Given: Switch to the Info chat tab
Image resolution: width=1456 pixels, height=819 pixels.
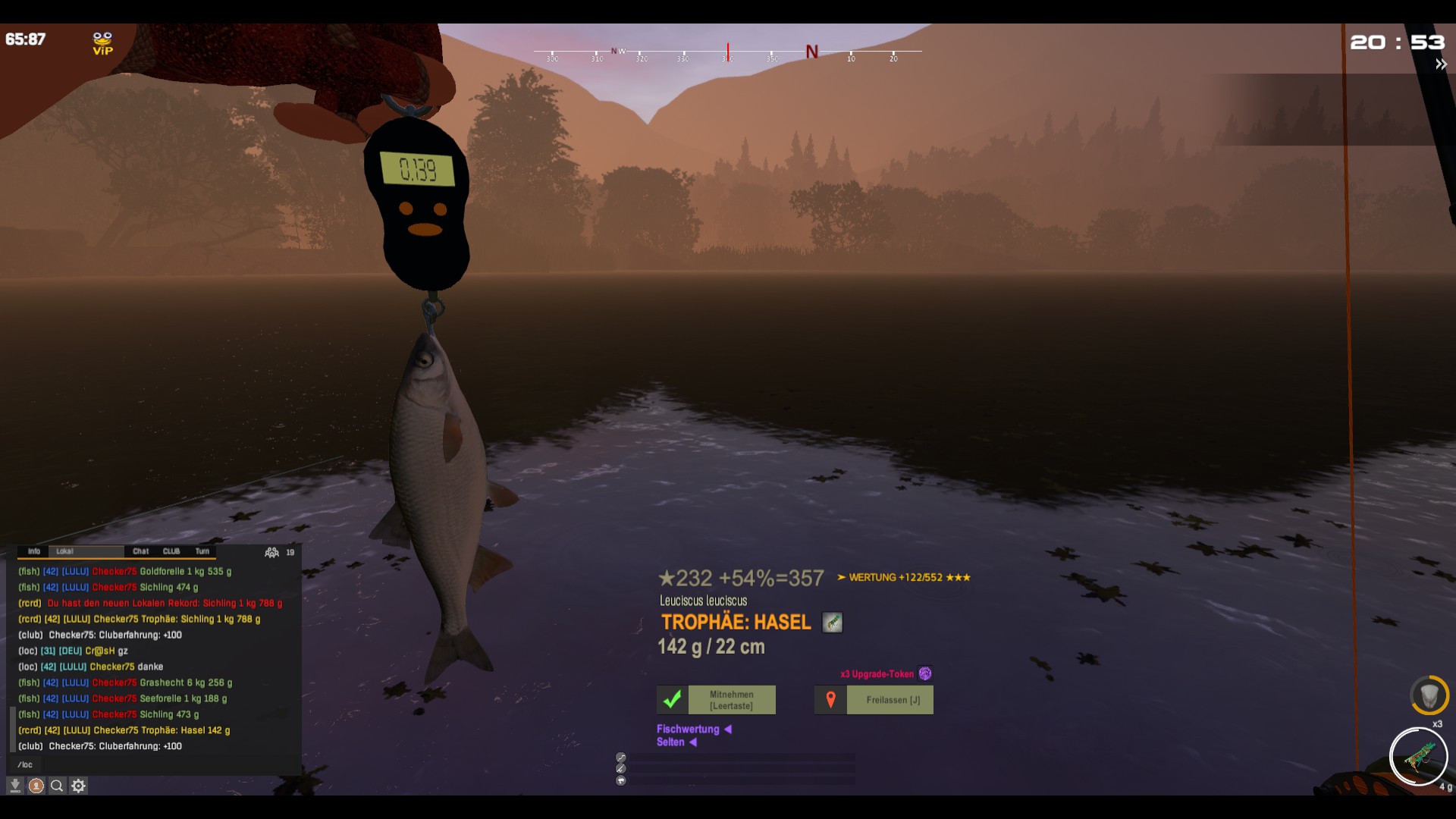Looking at the screenshot, I should [34, 551].
